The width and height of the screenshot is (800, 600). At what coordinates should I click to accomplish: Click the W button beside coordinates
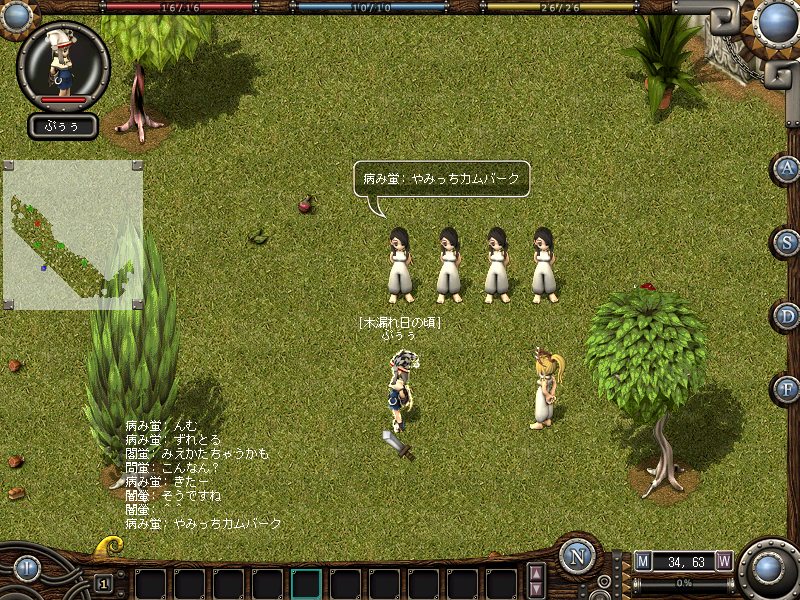pyautogui.click(x=724, y=561)
